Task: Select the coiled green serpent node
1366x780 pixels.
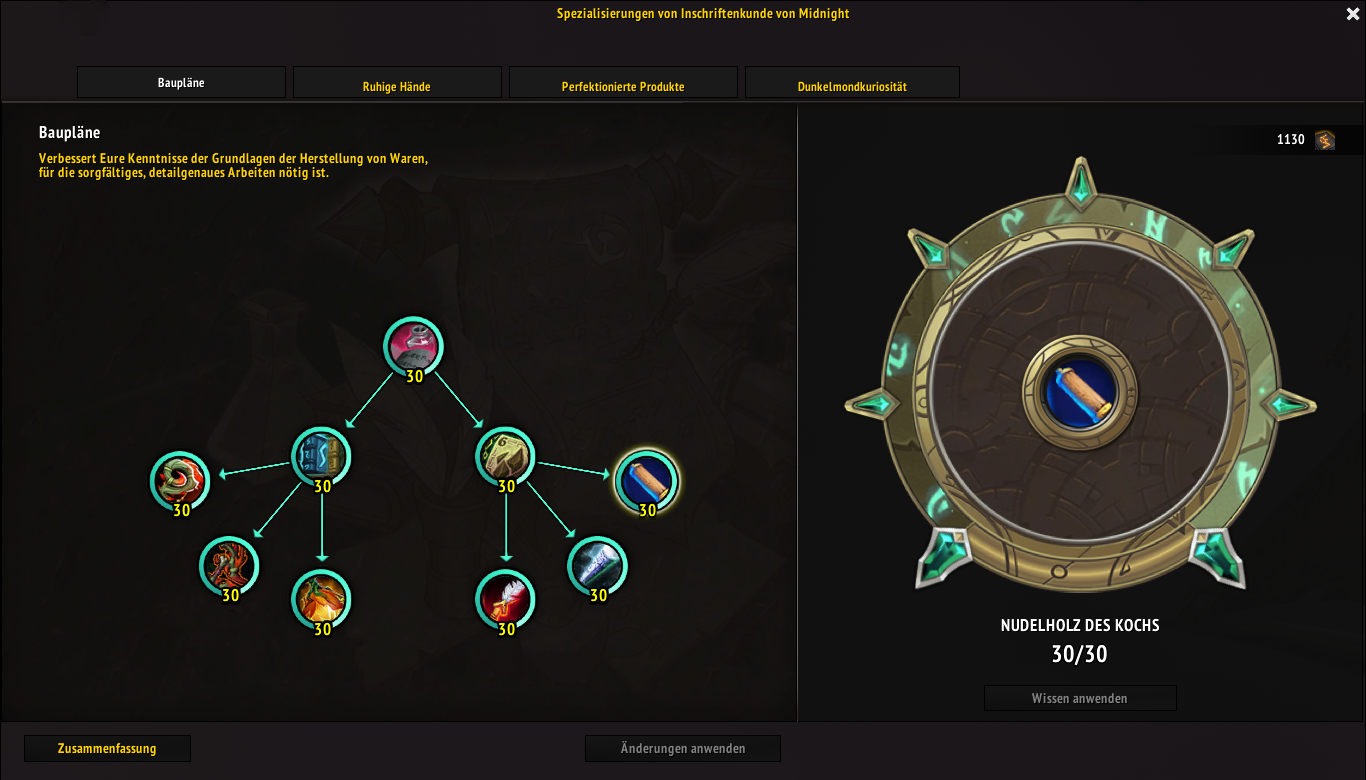Action: tap(180, 480)
